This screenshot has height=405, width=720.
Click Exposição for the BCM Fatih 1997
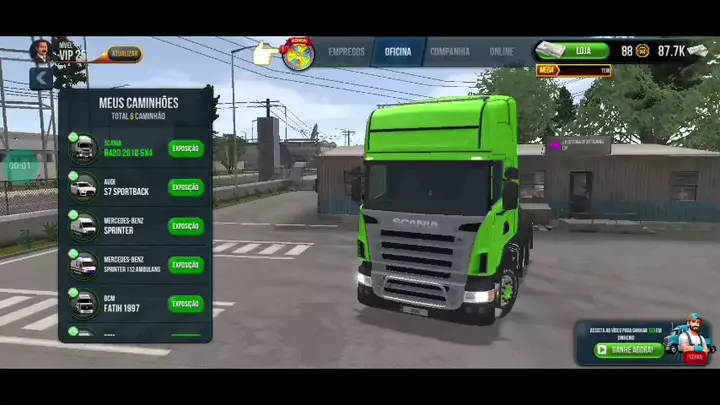[x=186, y=303]
